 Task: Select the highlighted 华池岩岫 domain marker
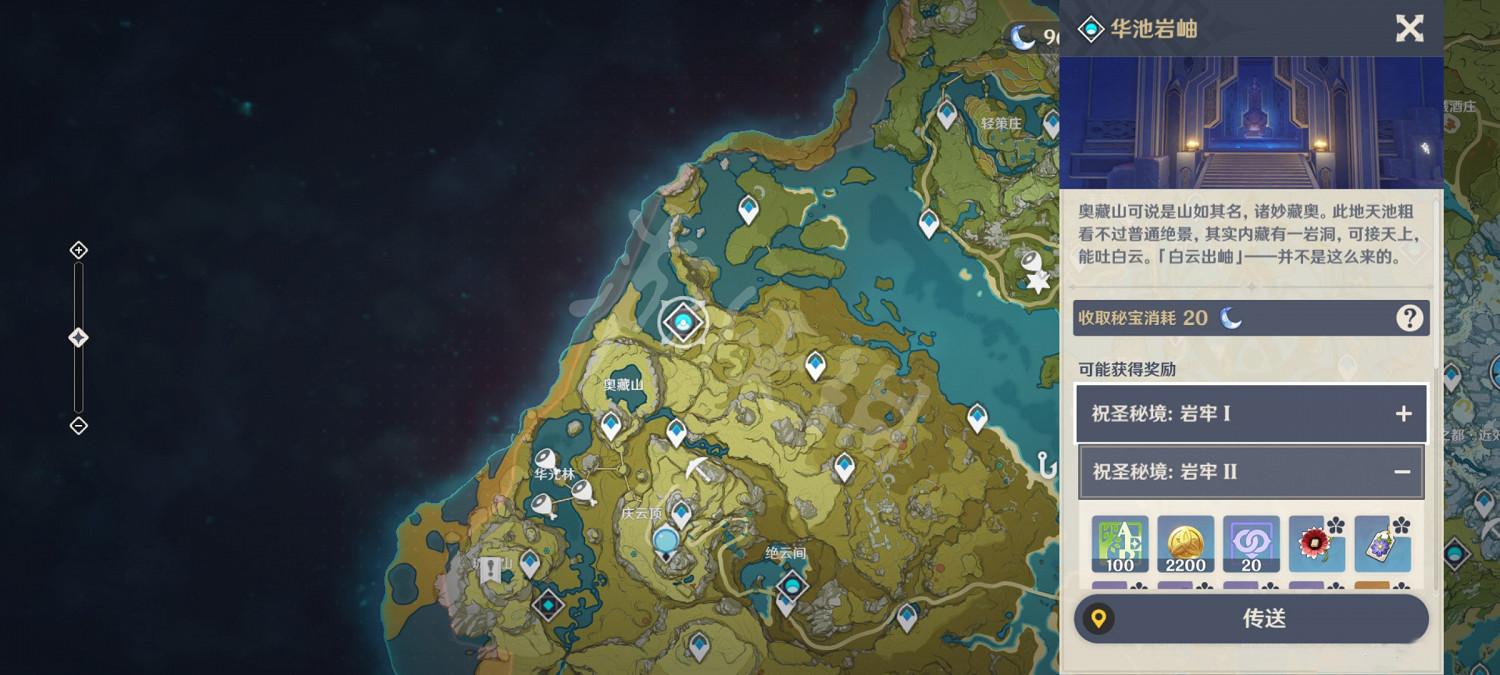coord(684,322)
